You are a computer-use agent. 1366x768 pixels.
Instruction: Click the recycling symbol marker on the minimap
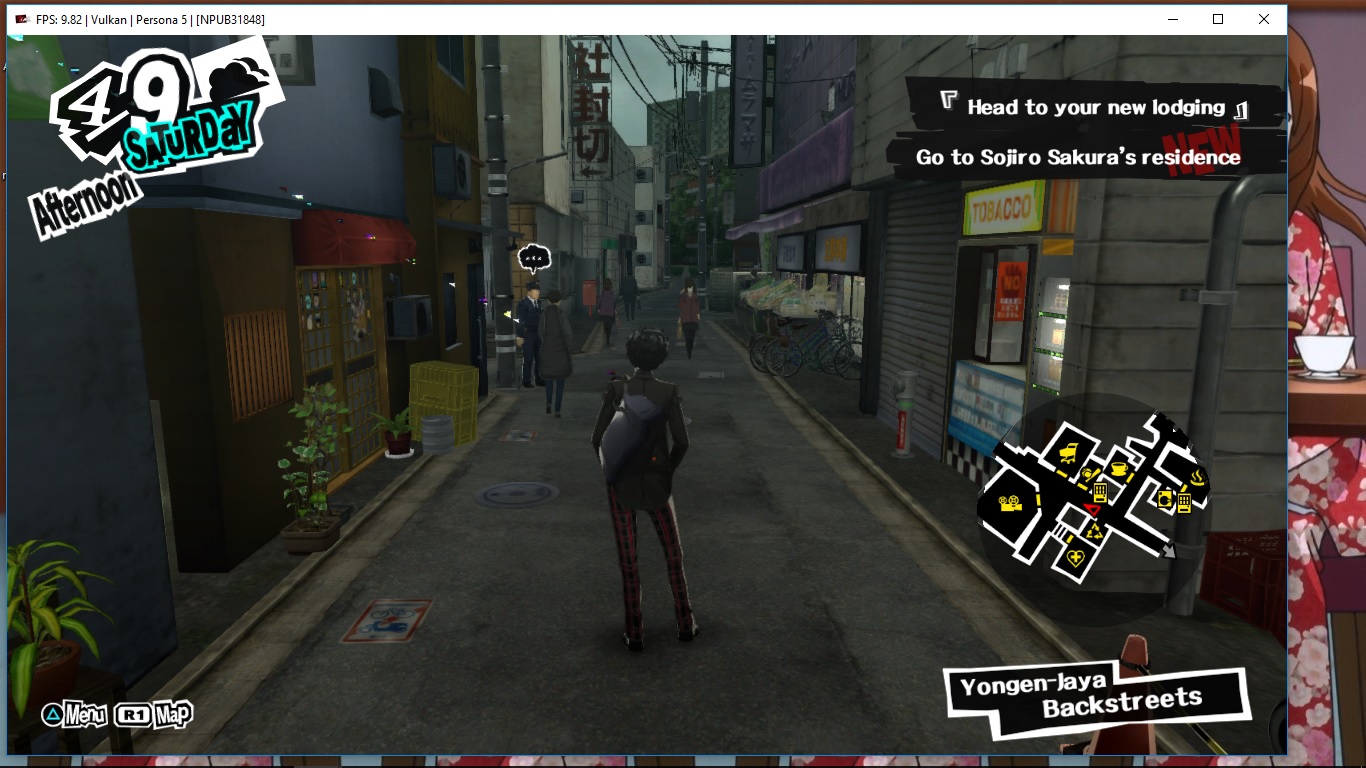pyautogui.click(x=1094, y=531)
